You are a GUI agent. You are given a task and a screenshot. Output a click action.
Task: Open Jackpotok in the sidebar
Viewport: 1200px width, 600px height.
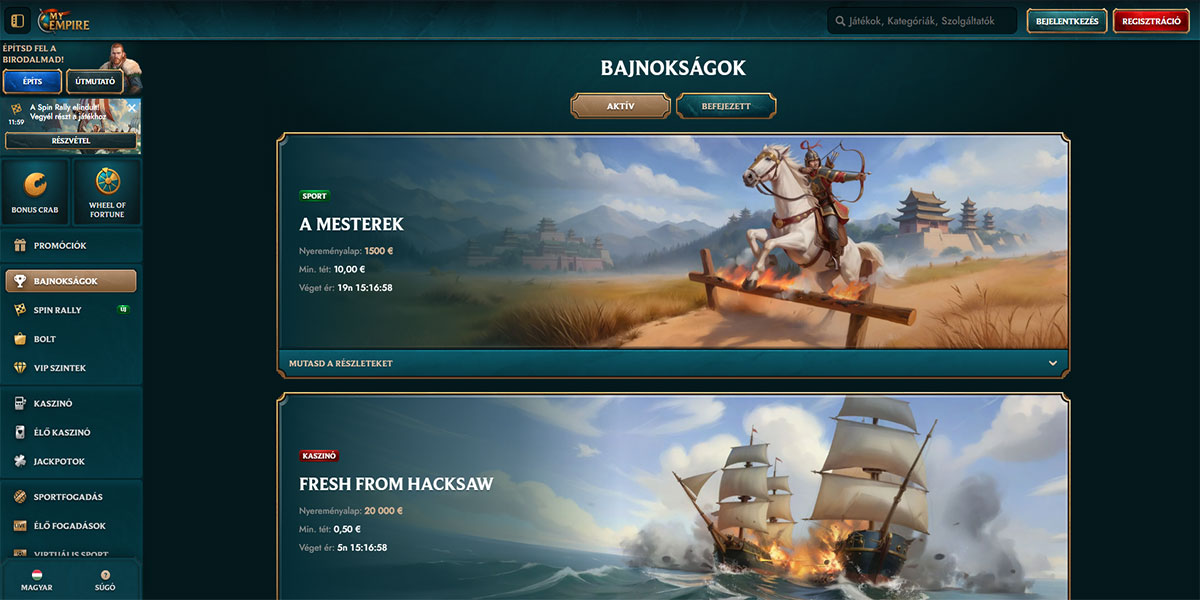click(x=59, y=462)
